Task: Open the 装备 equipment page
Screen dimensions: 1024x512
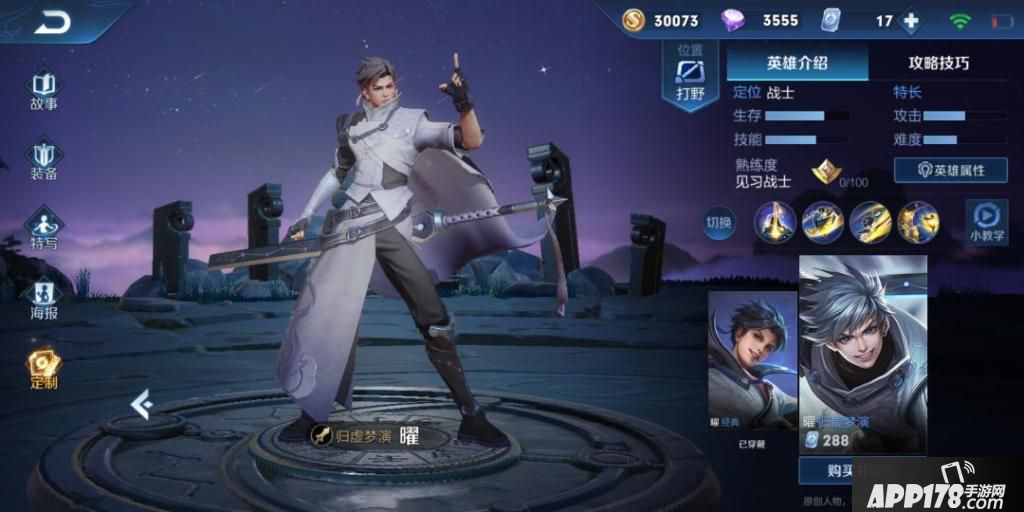Action: [x=43, y=160]
